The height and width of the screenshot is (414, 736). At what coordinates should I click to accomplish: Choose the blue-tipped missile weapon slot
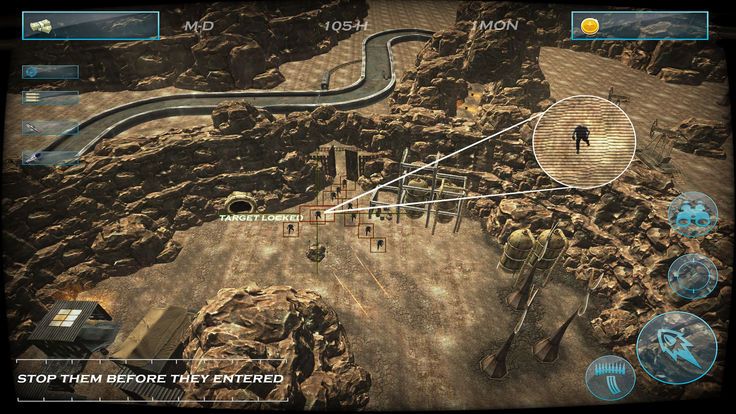[x=50, y=158]
